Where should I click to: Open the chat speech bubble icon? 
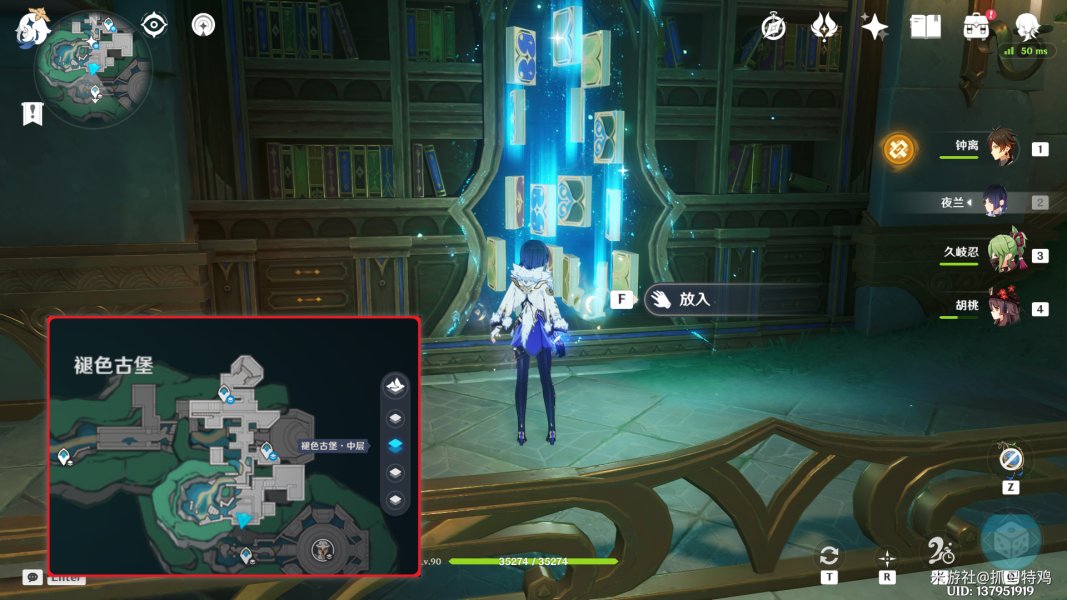click(32, 577)
